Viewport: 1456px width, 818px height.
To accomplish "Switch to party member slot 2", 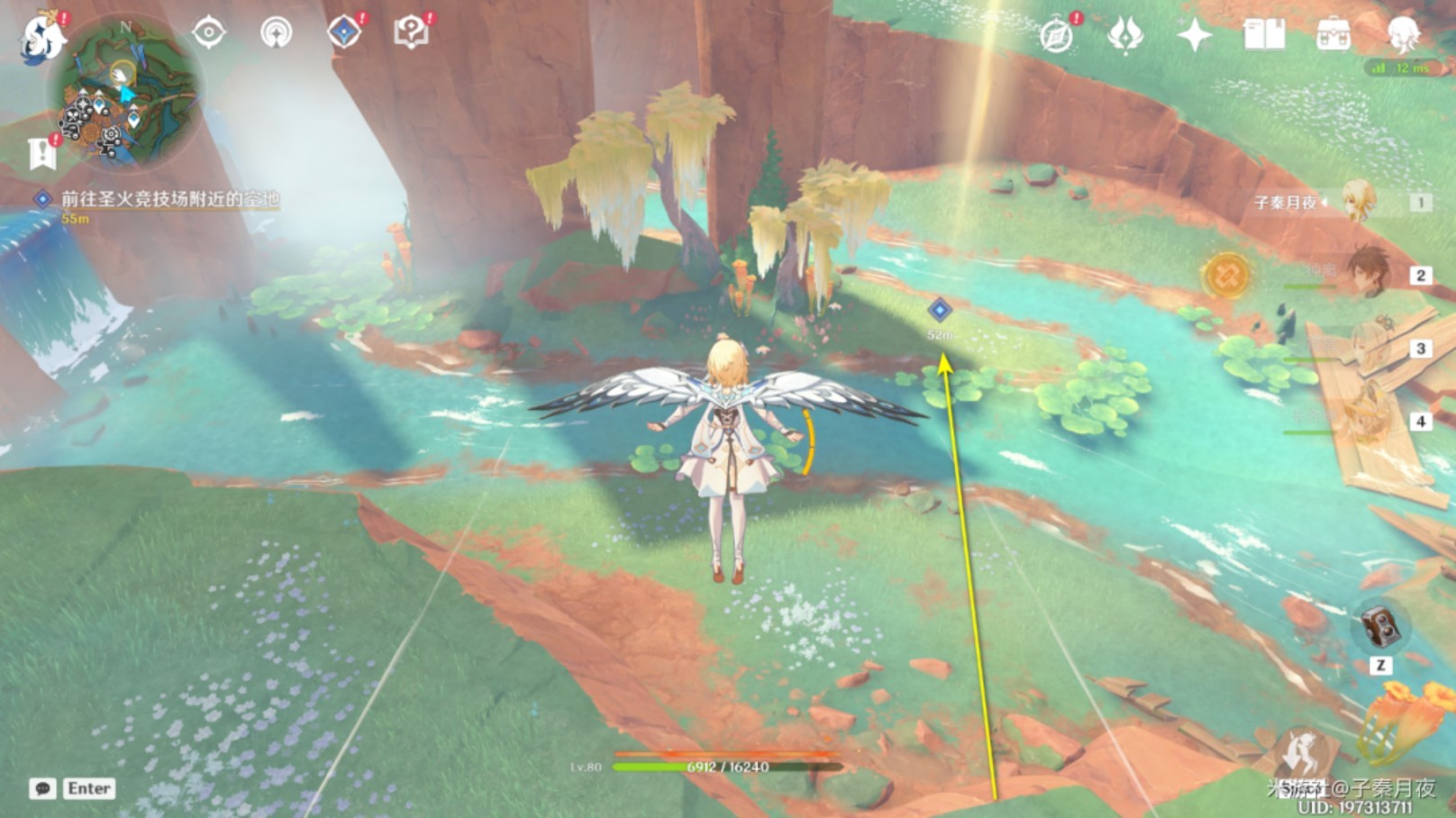I will [x=1368, y=274].
